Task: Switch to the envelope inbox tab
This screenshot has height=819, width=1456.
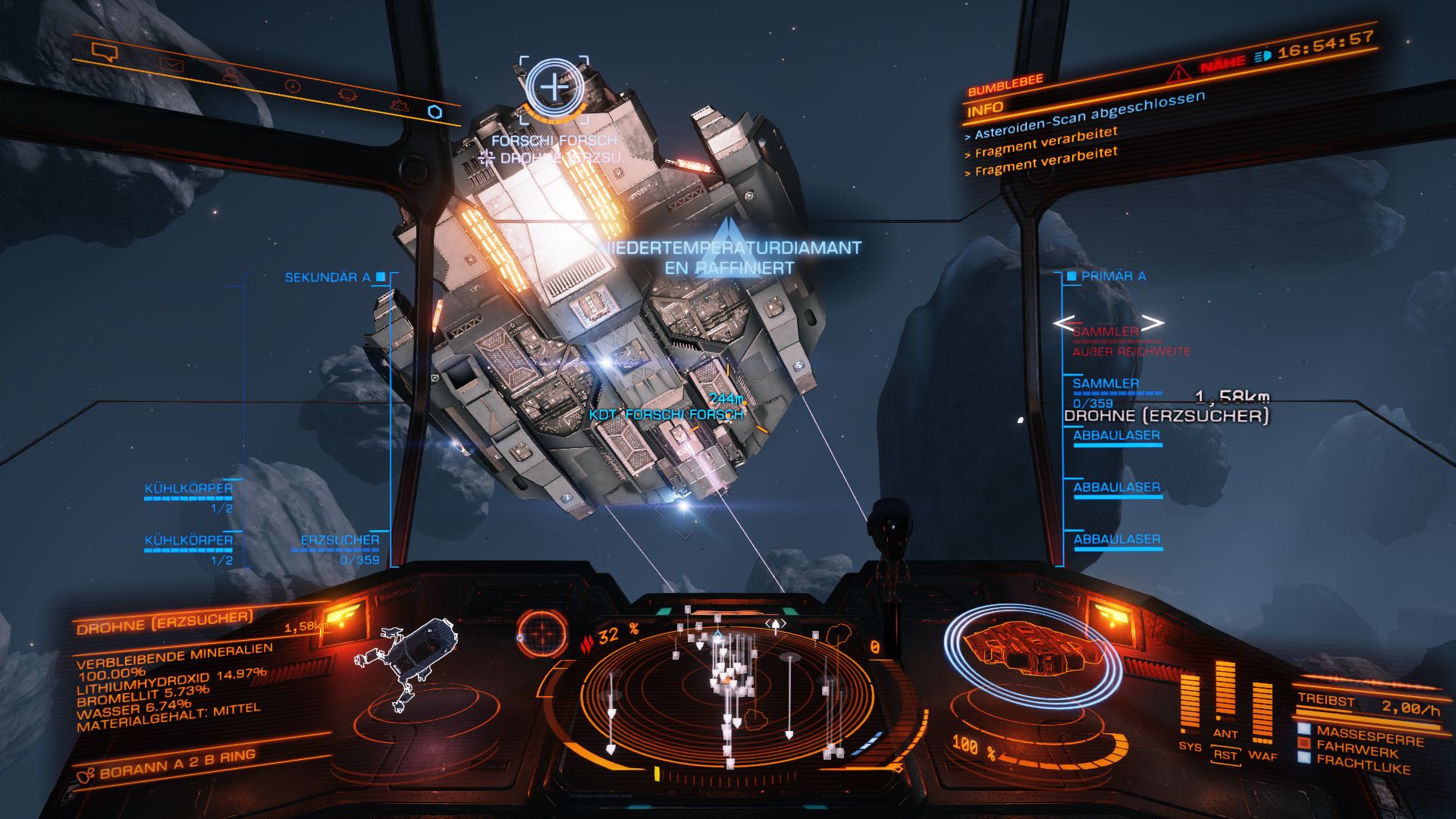Action: pos(172,65)
